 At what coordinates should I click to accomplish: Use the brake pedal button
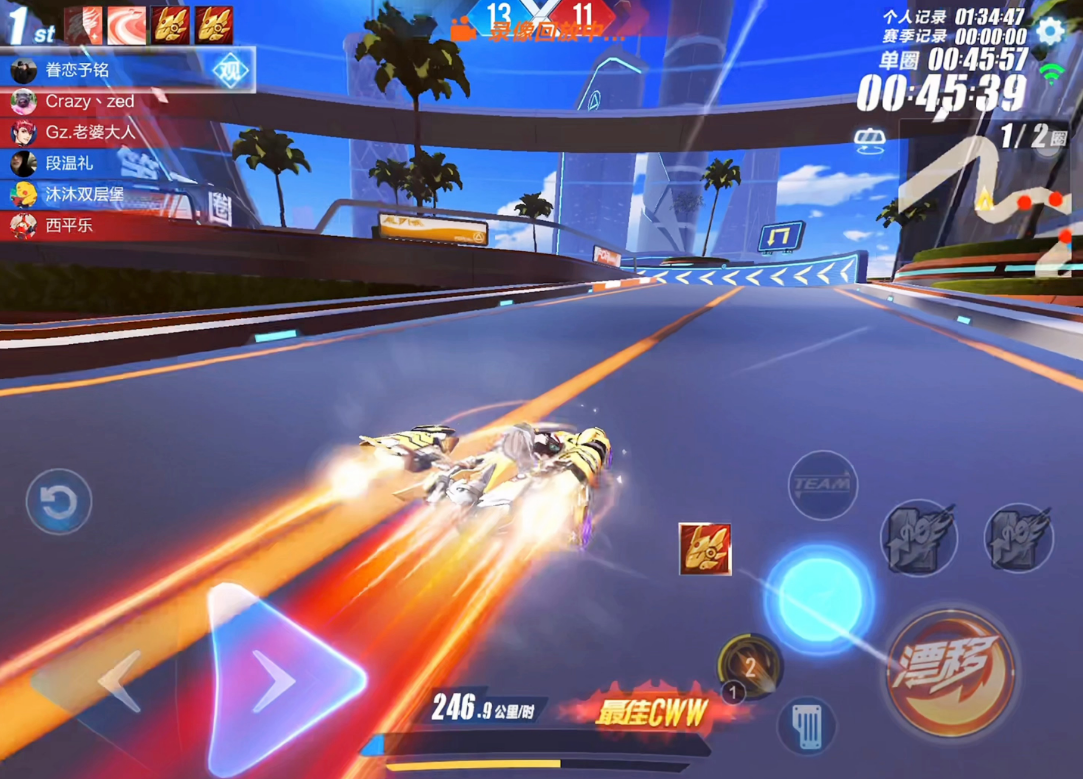pos(806,725)
